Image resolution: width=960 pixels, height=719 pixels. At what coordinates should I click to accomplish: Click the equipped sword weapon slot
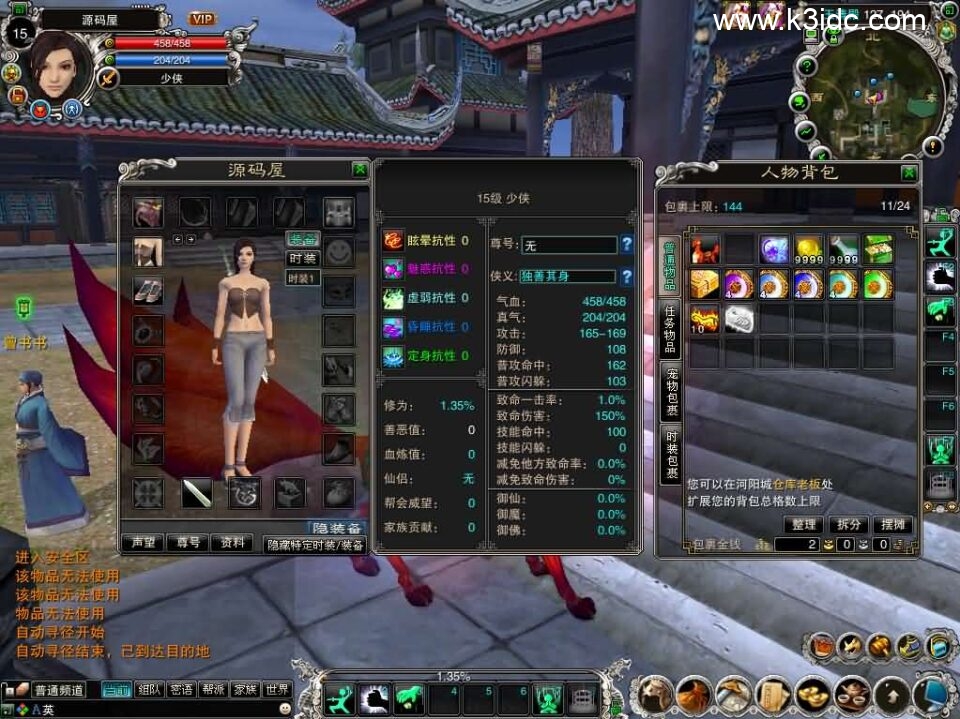tap(196, 492)
